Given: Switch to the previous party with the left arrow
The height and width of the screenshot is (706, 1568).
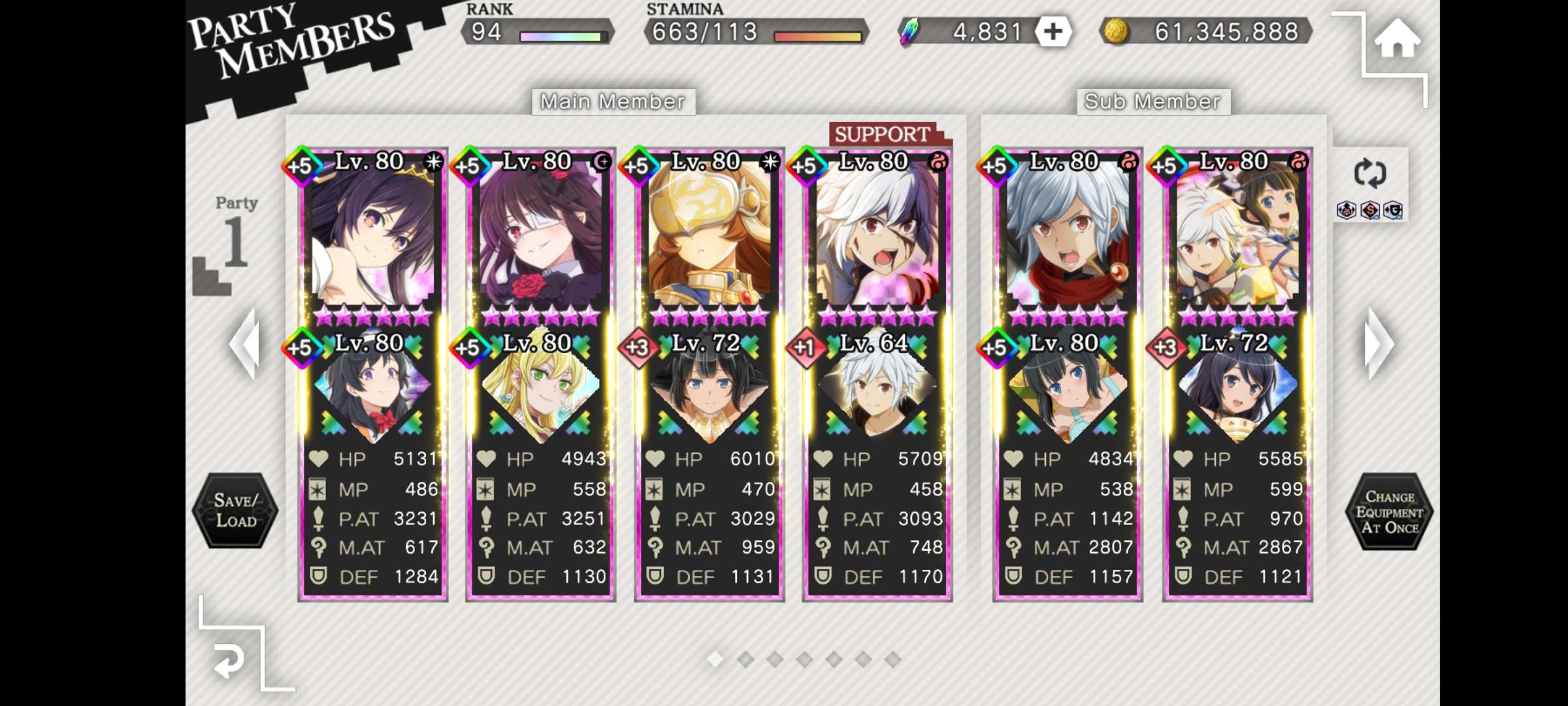Looking at the screenshot, I should pos(246,345).
